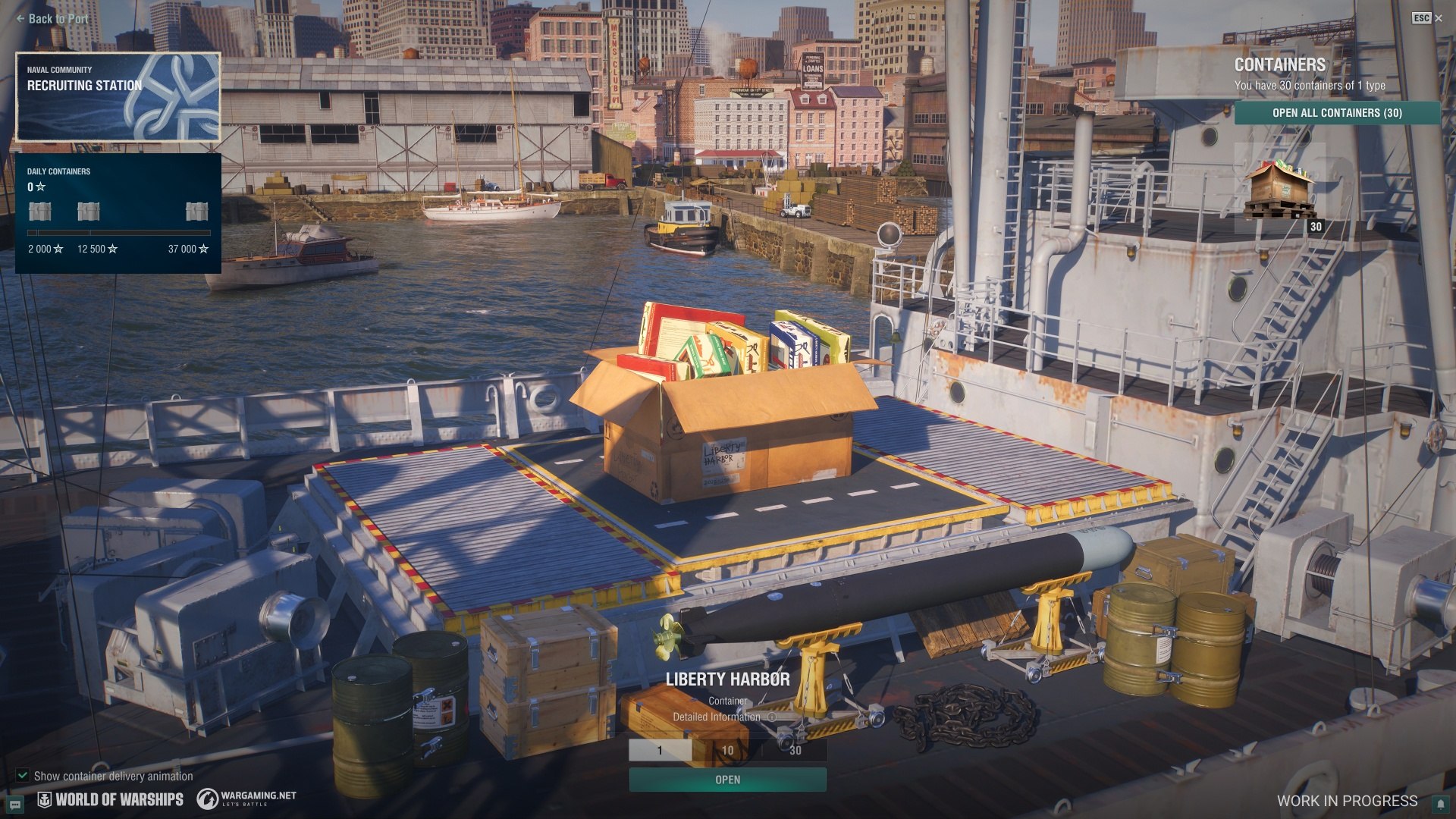Open the Recruiting Station banner
Viewport: 1456px width, 819px height.
pos(118,97)
